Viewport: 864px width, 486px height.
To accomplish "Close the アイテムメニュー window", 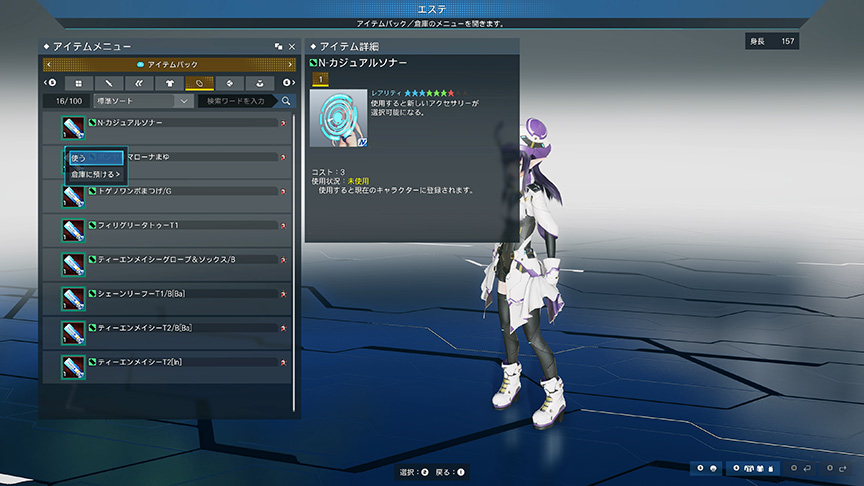I will tap(292, 47).
